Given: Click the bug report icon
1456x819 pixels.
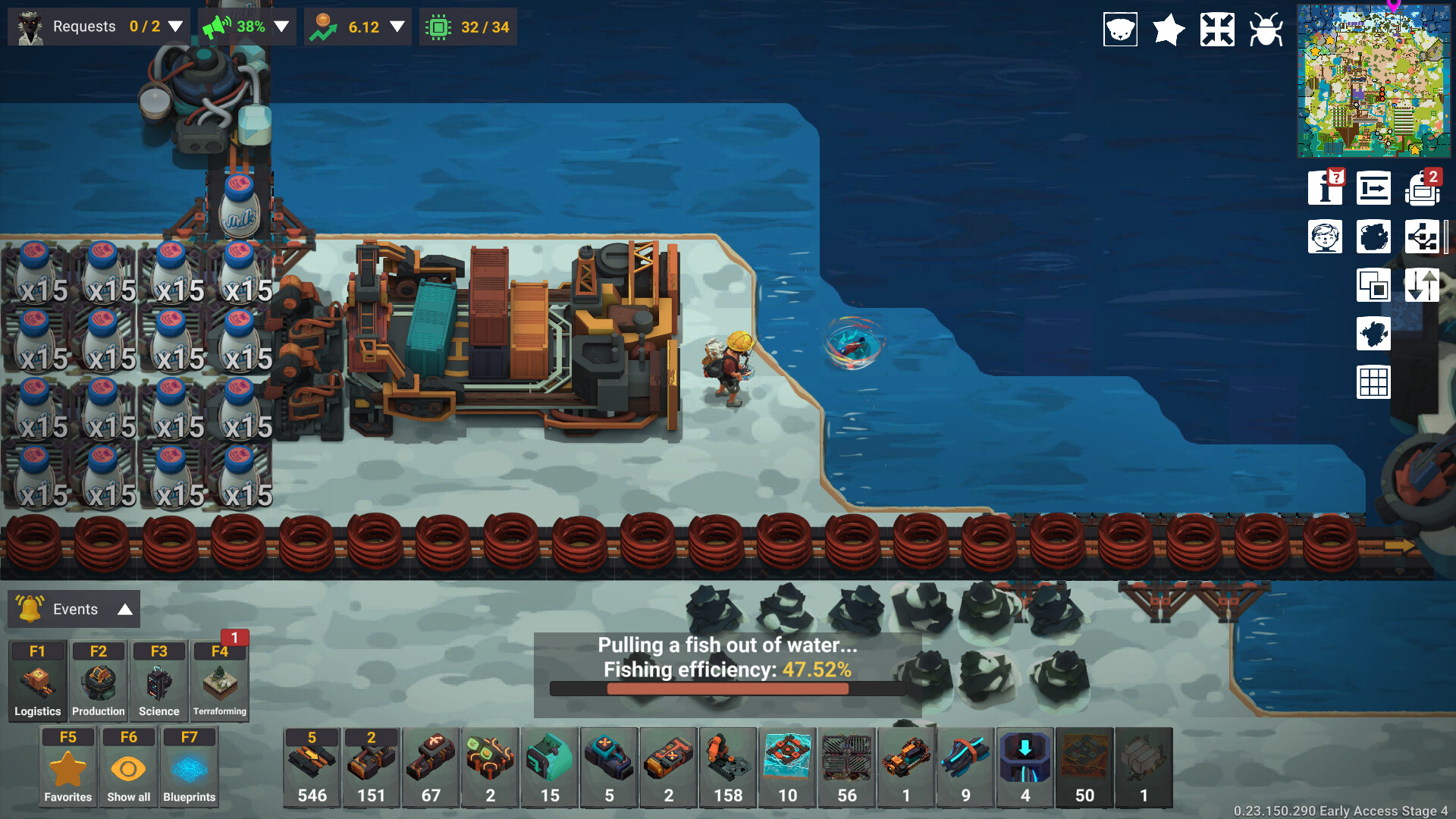Looking at the screenshot, I should click(1266, 30).
